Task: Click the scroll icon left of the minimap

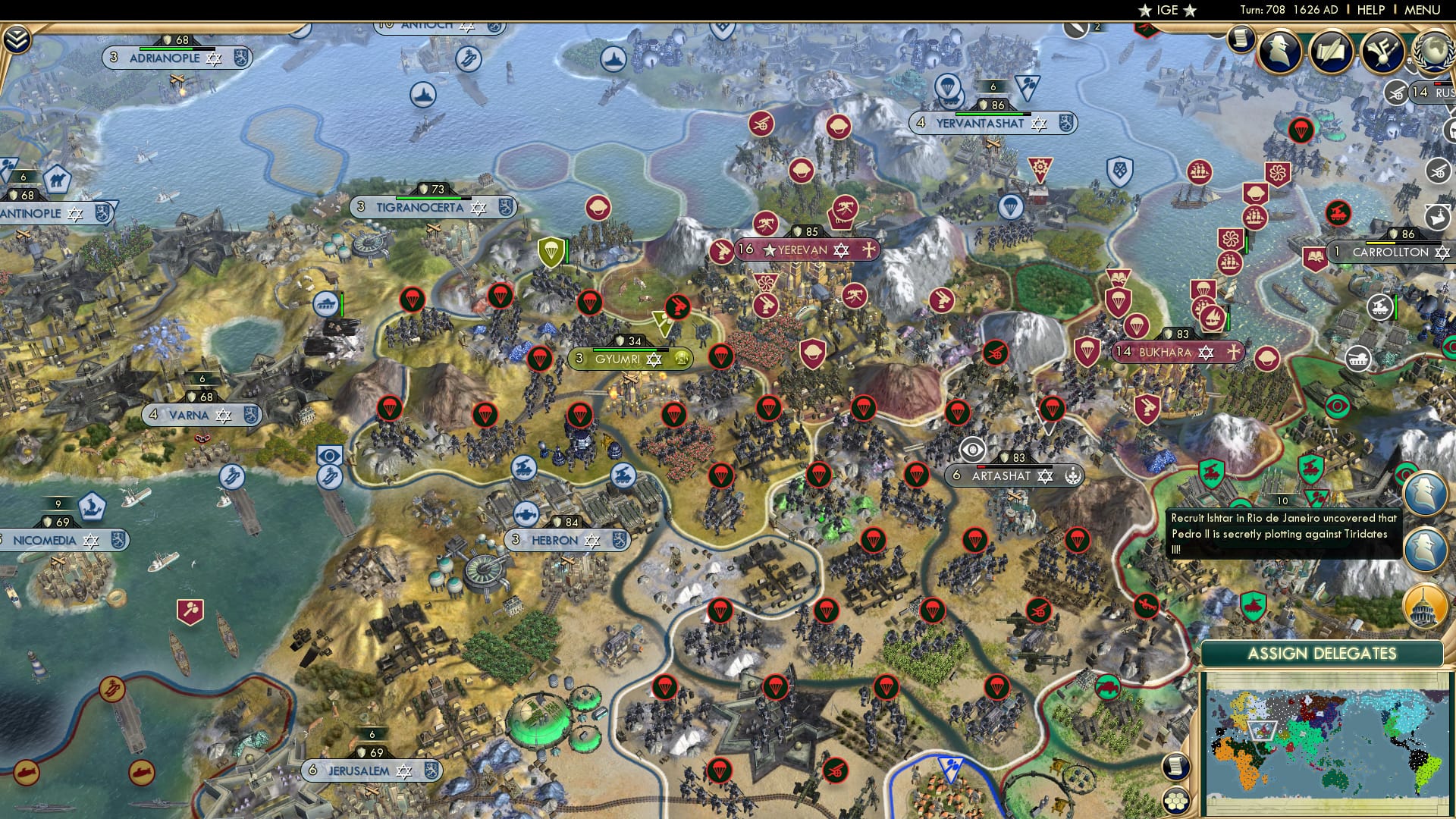Action: point(1175,767)
